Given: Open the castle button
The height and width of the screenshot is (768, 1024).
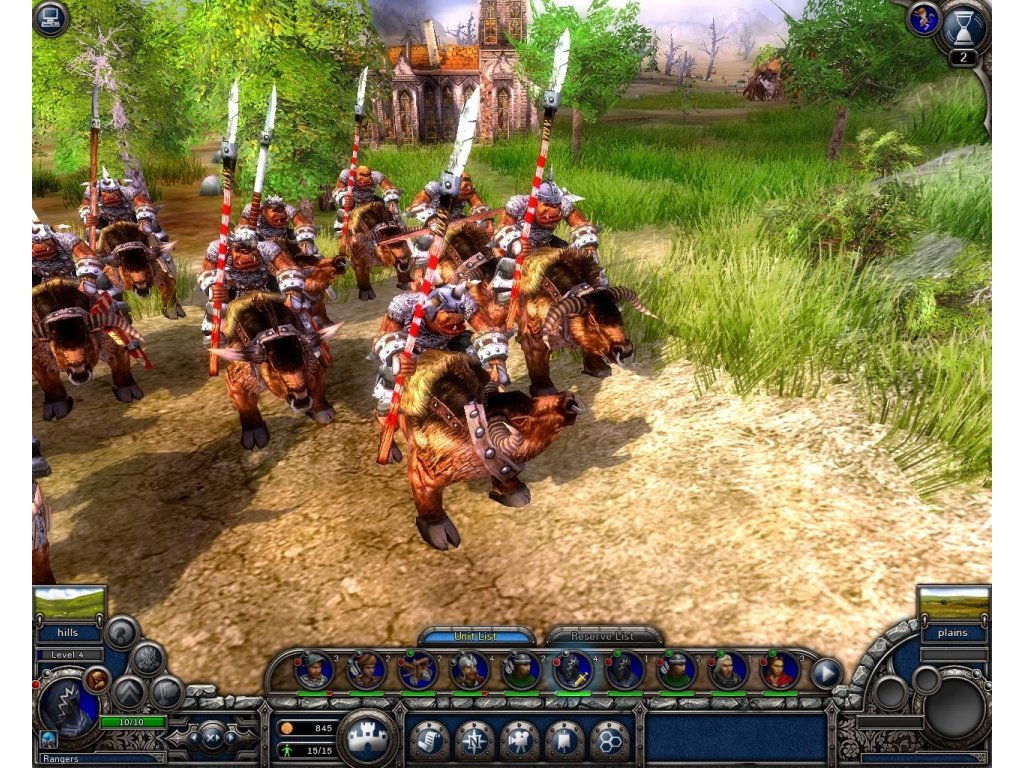Looking at the screenshot, I should (368, 739).
